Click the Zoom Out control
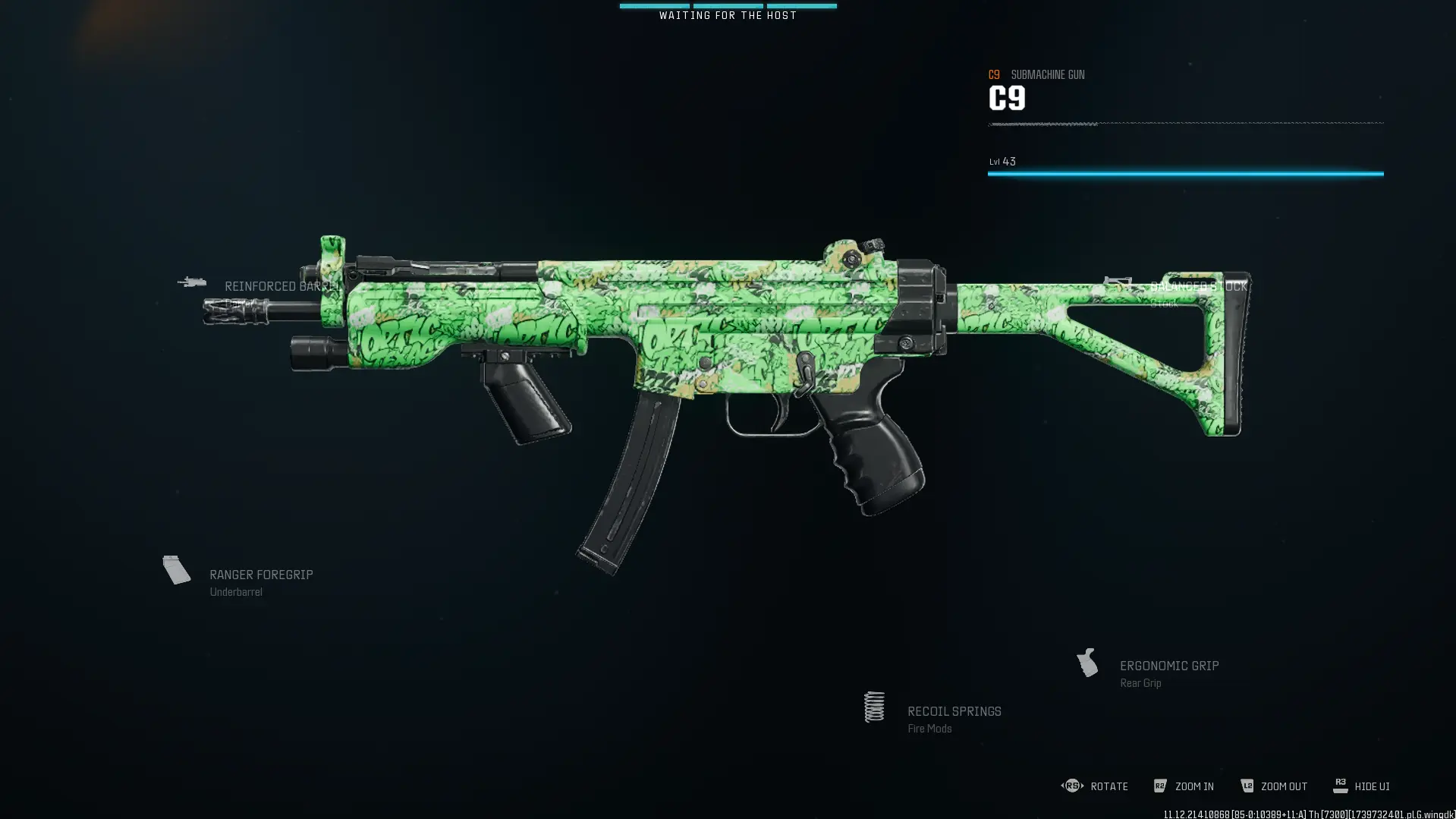This screenshot has height=819, width=1456. [1247, 786]
